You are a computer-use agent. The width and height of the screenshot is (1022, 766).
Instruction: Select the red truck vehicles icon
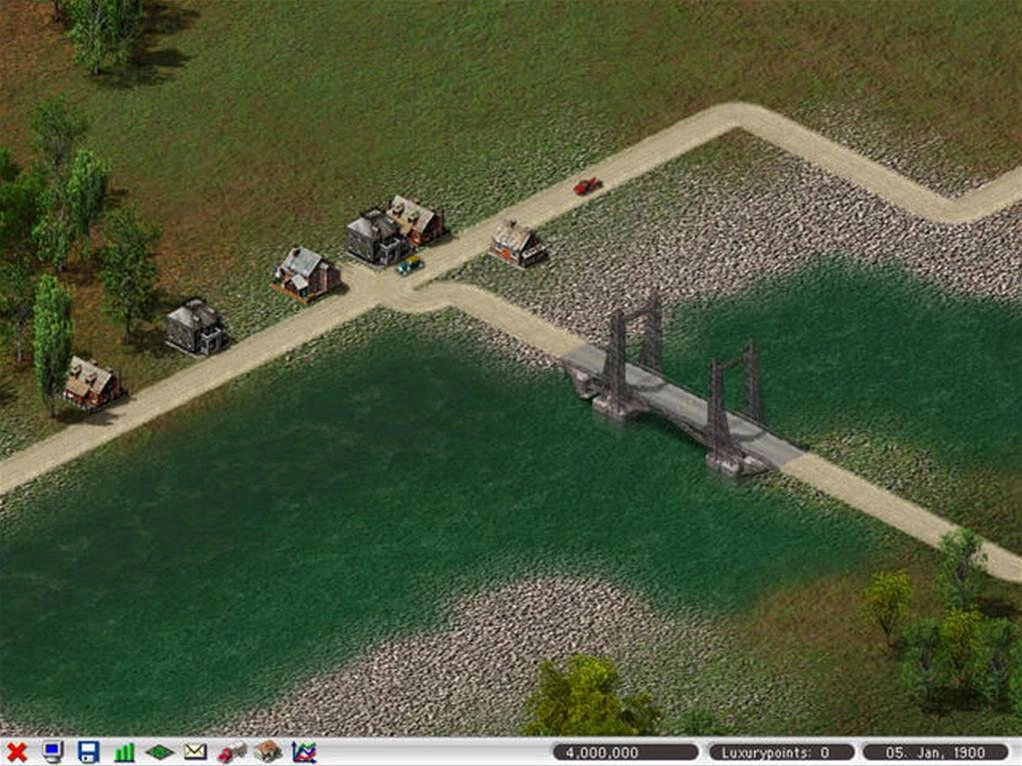coord(231,752)
